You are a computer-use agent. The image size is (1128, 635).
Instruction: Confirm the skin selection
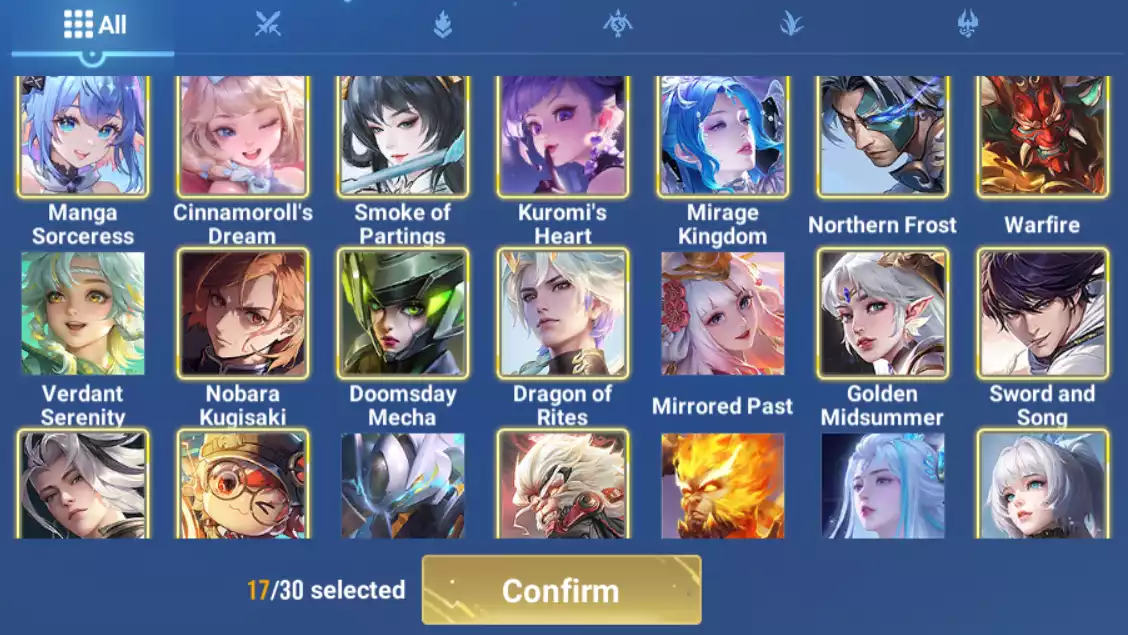pos(561,590)
